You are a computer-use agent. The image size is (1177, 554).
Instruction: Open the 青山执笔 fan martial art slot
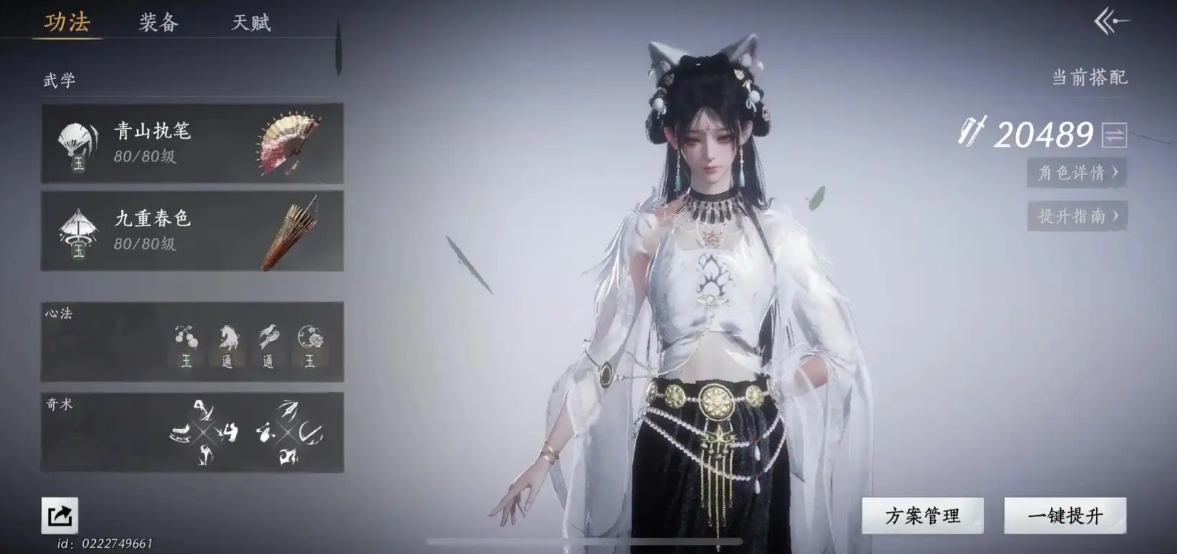point(191,142)
